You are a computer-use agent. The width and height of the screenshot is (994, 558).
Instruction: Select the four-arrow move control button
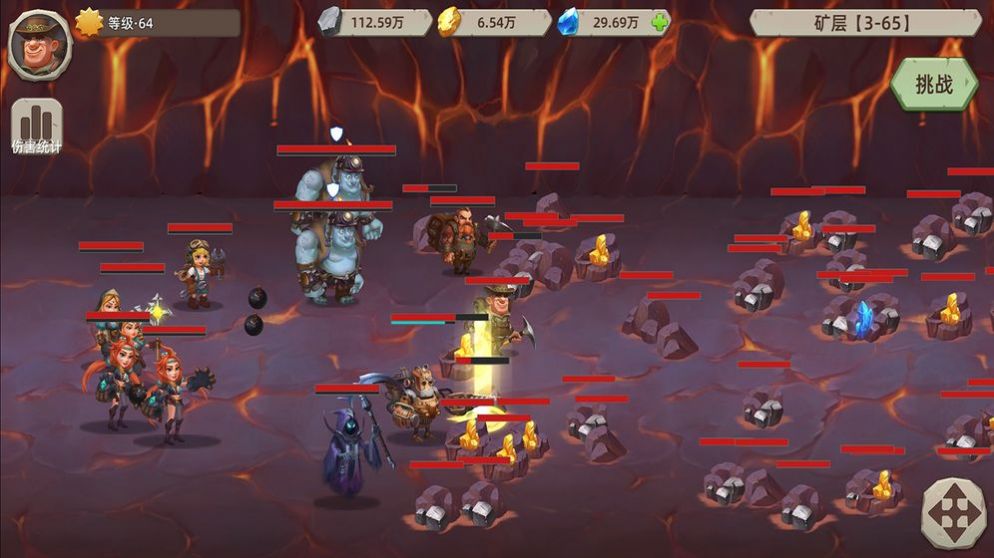click(x=954, y=514)
